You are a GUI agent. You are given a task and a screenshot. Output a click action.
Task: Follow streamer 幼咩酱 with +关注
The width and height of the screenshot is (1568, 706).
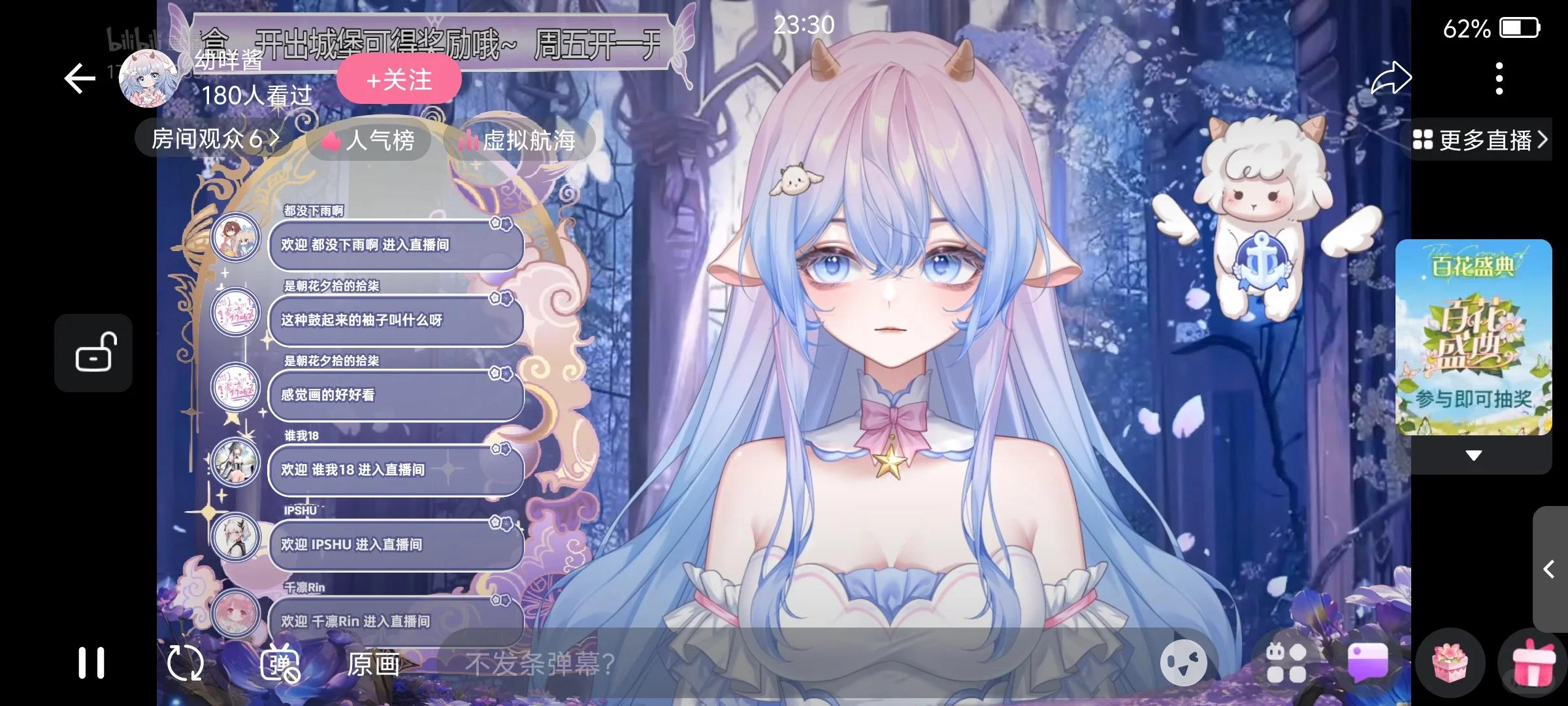(398, 79)
